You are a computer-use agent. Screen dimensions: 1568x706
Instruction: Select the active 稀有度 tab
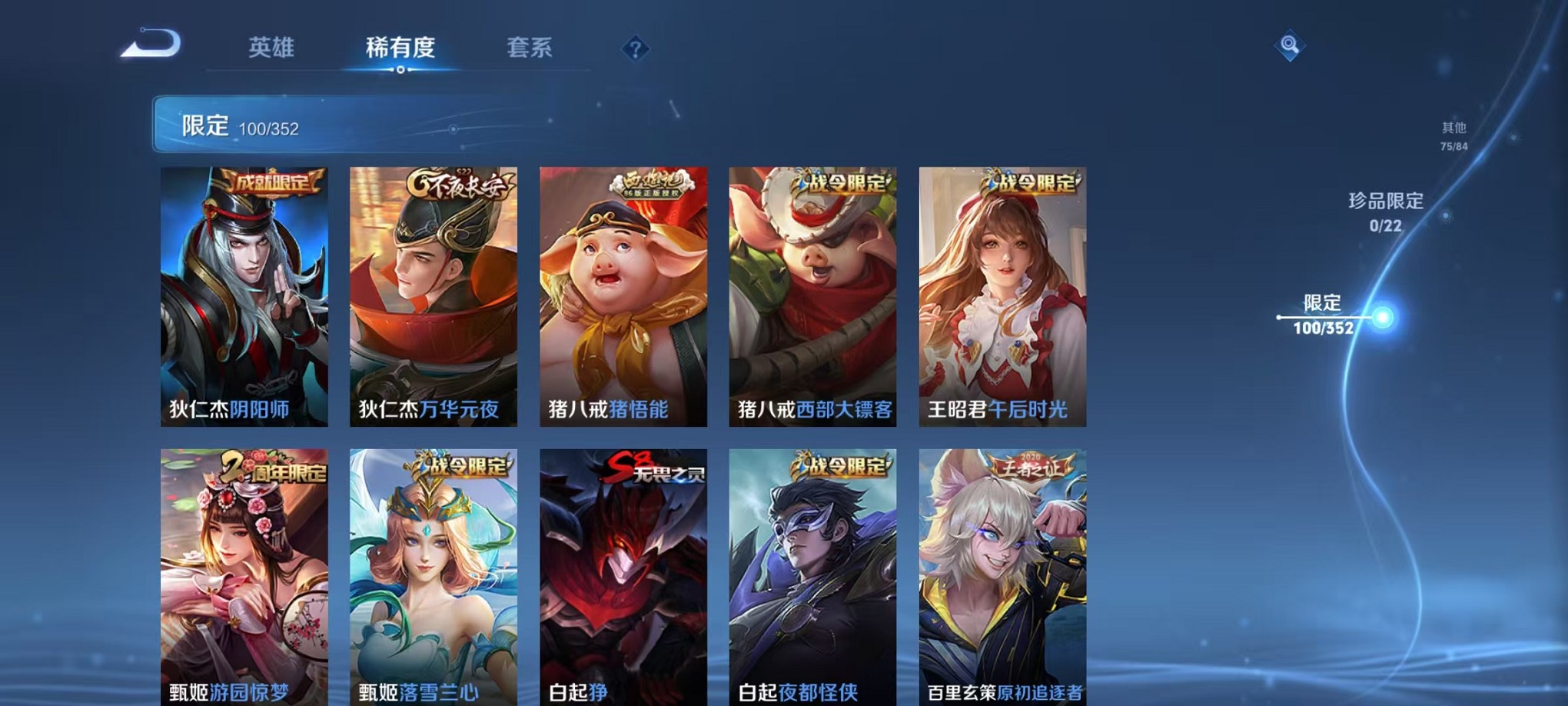click(x=400, y=48)
